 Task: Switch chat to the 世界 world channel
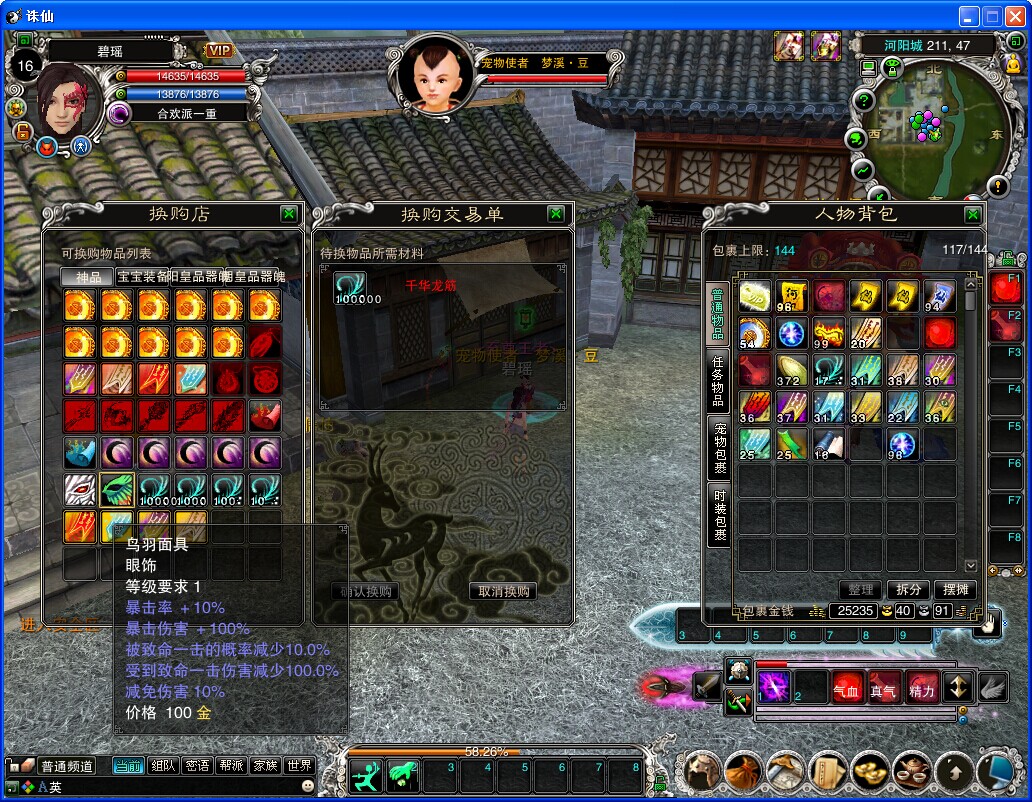pos(299,766)
